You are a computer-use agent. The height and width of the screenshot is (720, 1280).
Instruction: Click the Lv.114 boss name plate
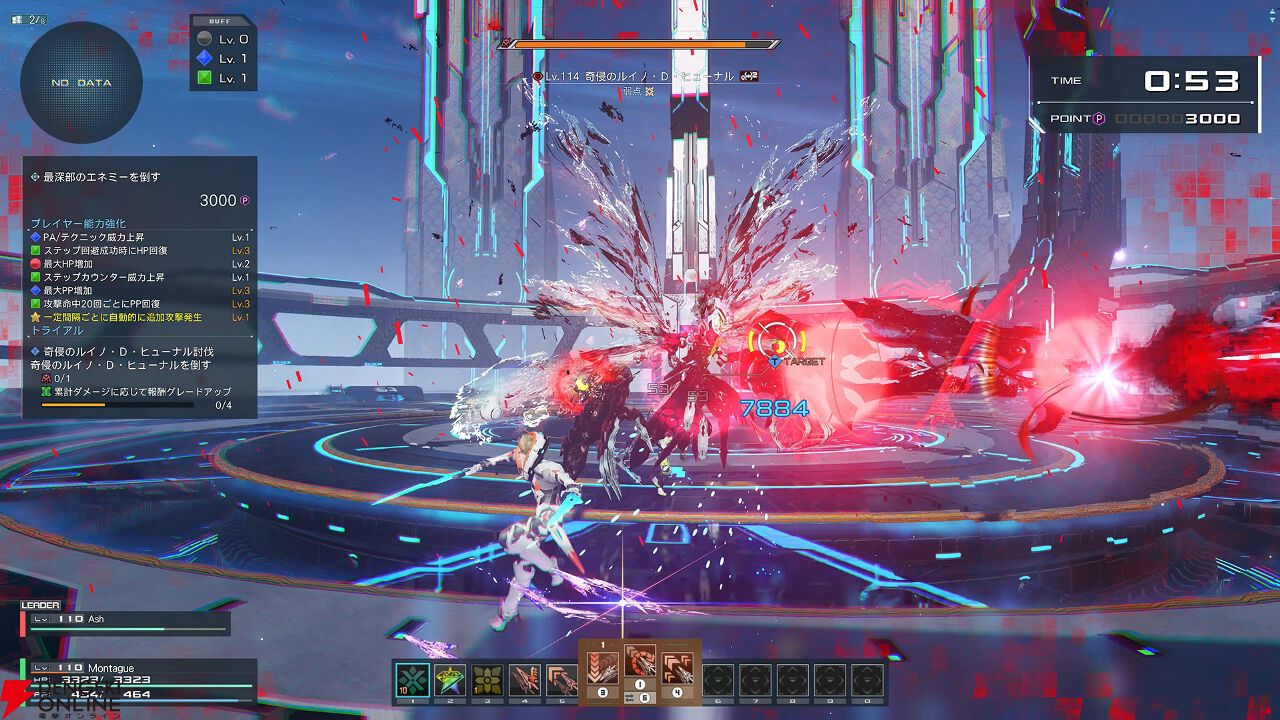(640, 76)
